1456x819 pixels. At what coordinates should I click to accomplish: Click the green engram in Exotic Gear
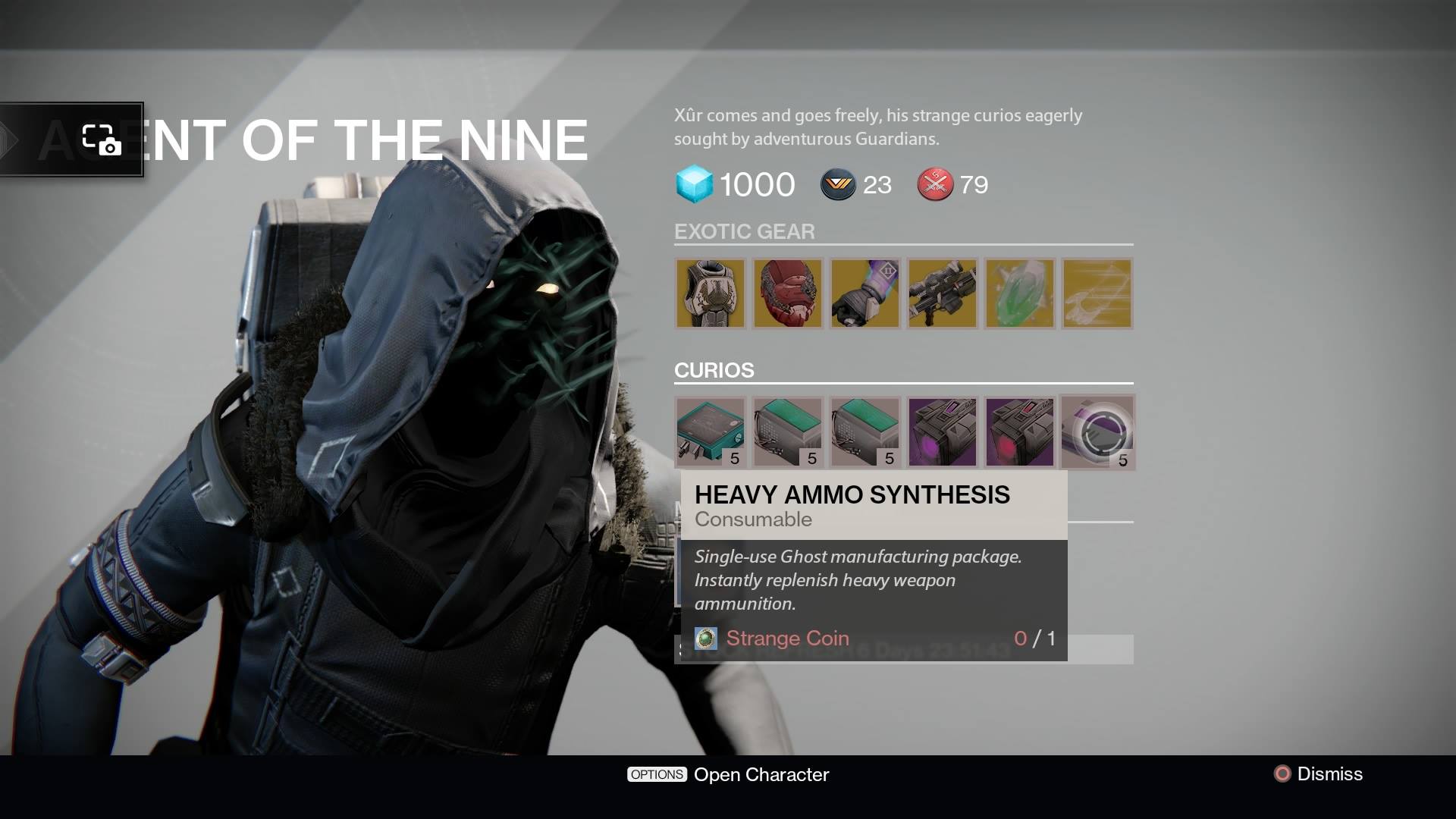[1019, 293]
